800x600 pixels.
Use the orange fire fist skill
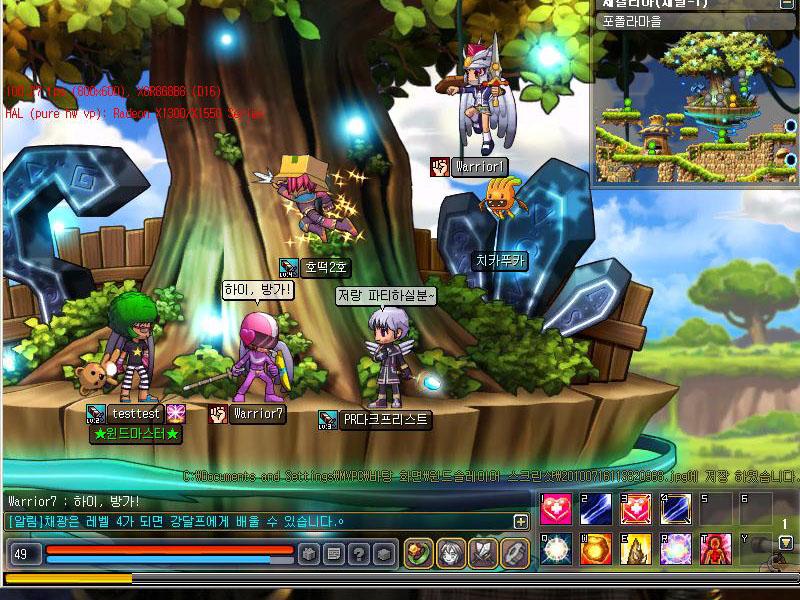point(596,548)
